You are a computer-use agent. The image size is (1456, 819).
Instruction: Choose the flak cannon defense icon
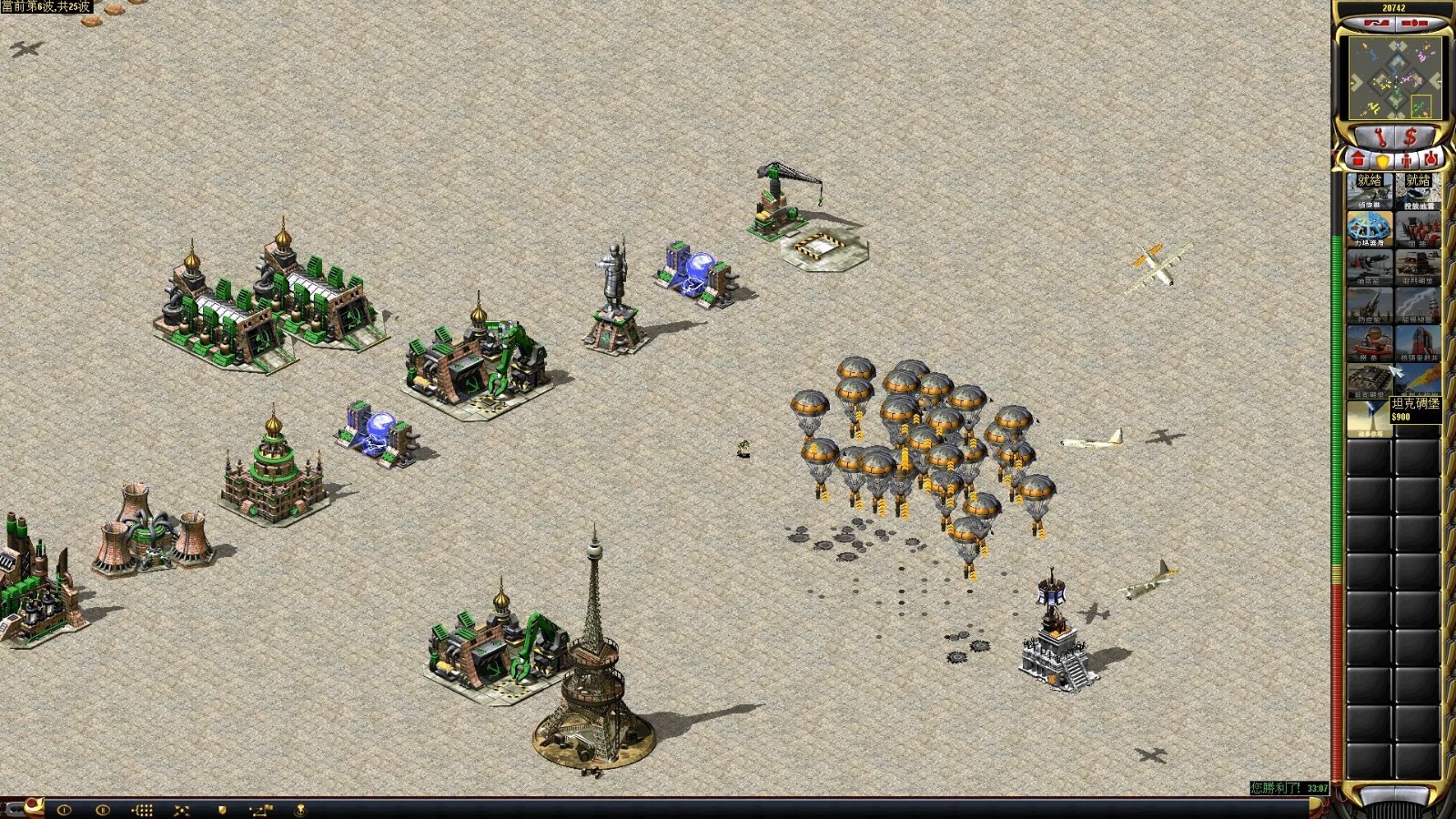[1370, 306]
